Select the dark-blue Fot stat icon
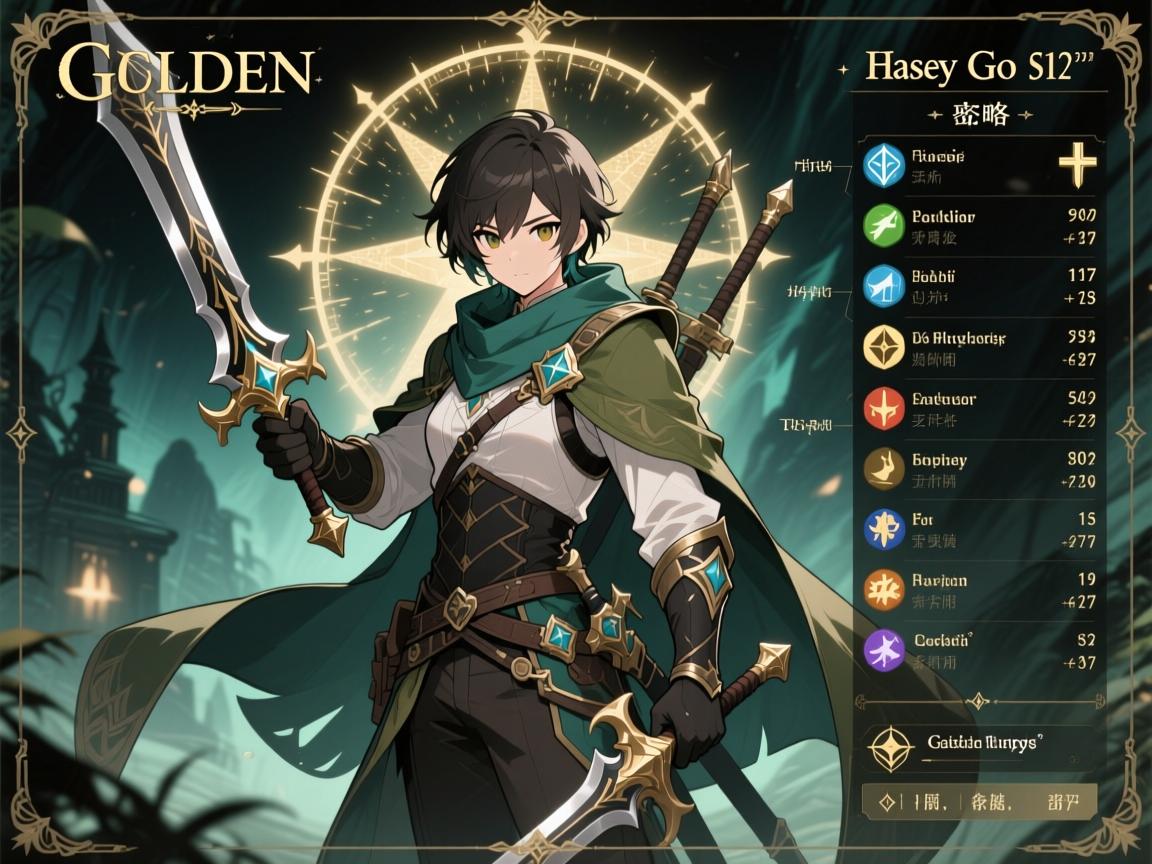This screenshot has height=864, width=1152. pyautogui.click(x=883, y=529)
